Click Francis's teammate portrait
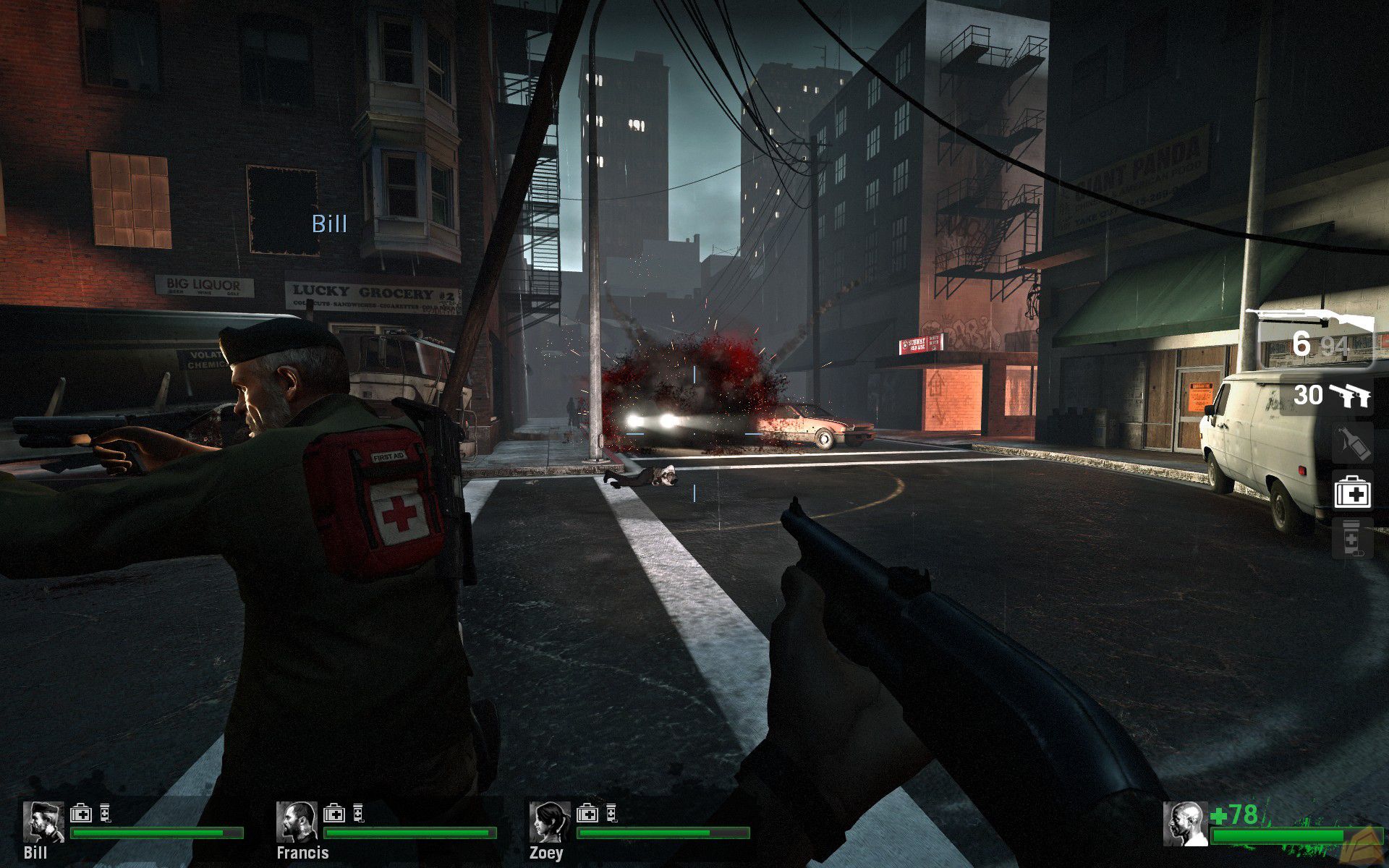The image size is (1389, 868). pos(297,822)
